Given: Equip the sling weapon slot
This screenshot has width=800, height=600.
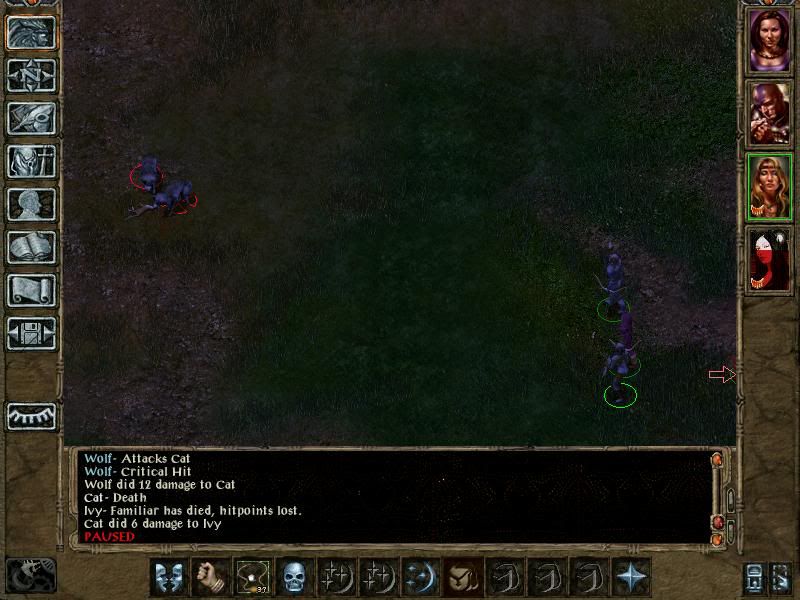Looking at the screenshot, I should click(x=251, y=577).
